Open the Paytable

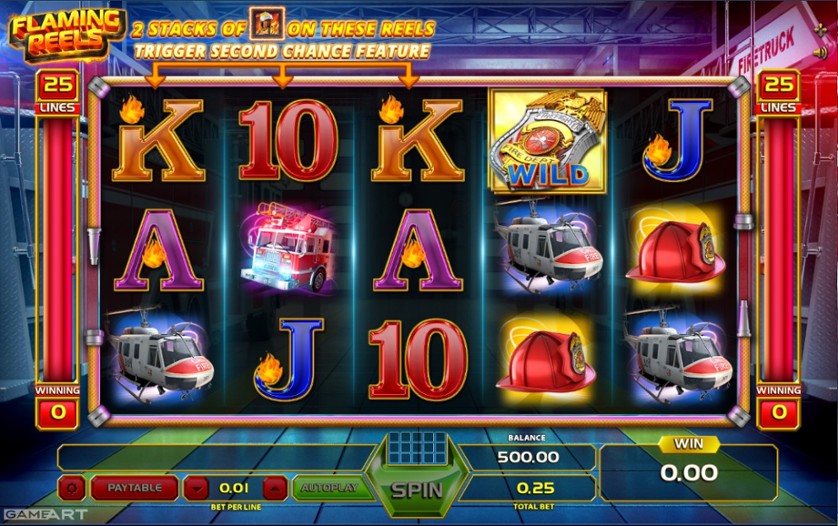point(134,488)
